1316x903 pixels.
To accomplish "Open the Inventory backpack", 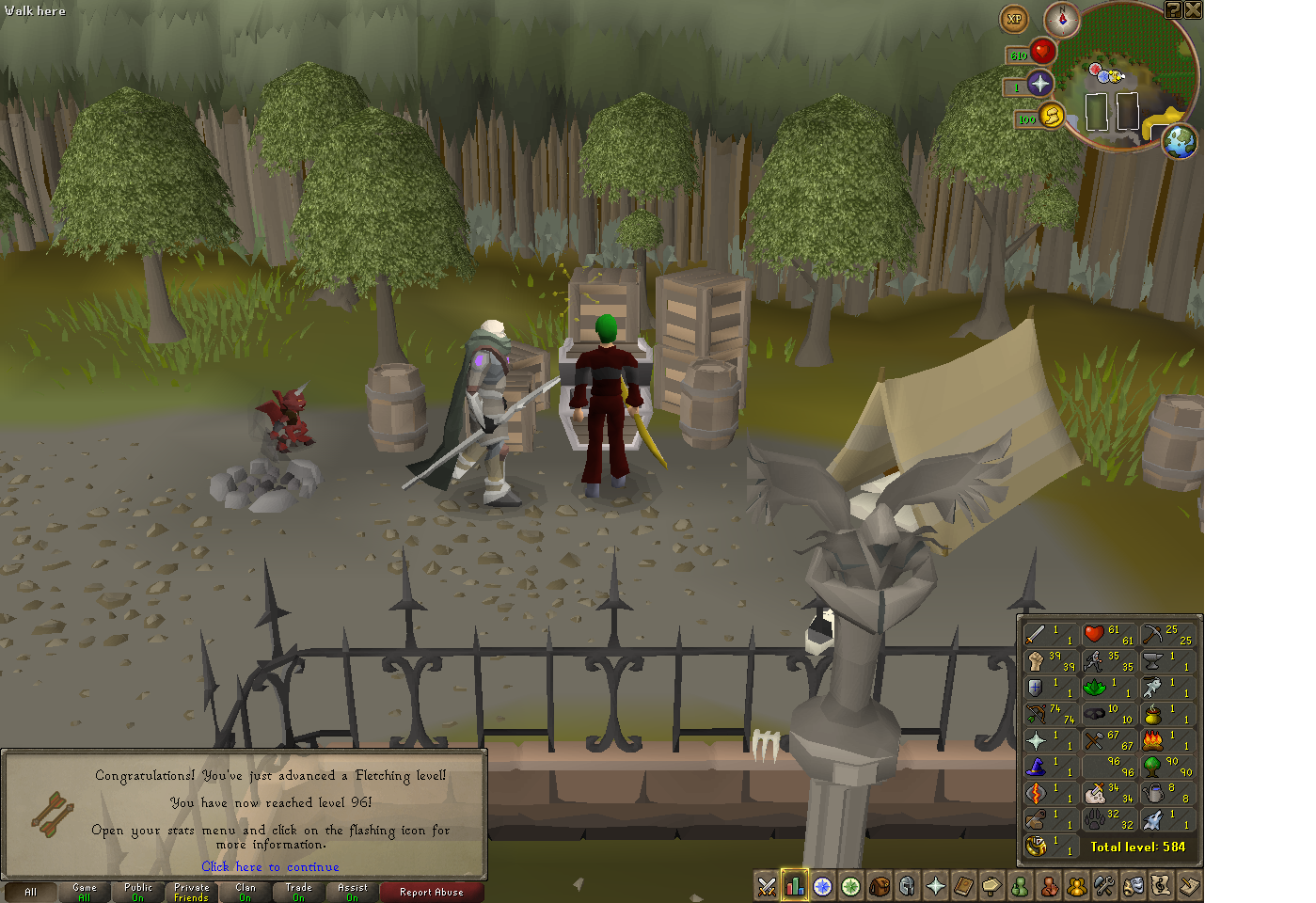I will (879, 885).
